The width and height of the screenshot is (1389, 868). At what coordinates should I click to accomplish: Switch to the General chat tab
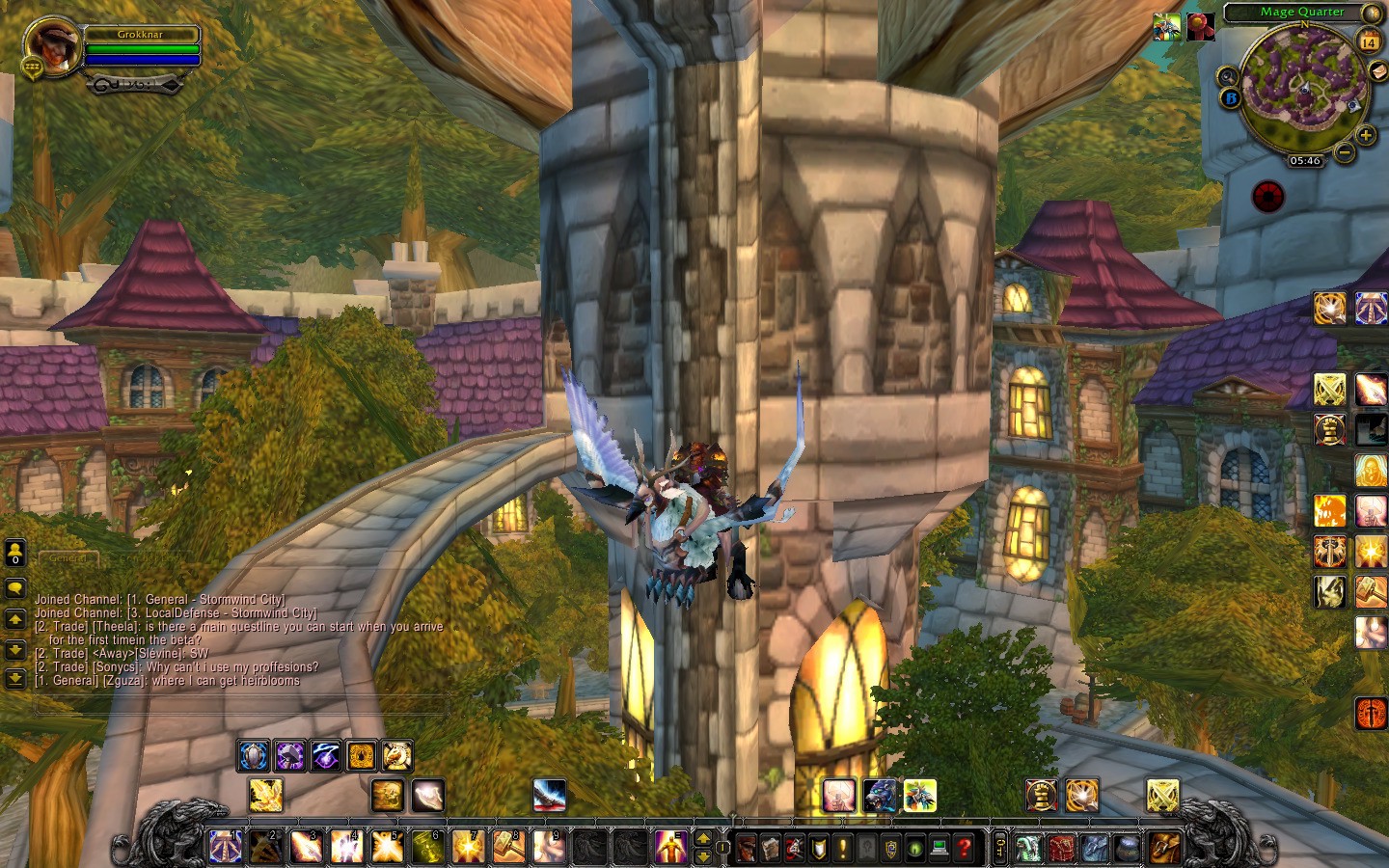point(68,557)
